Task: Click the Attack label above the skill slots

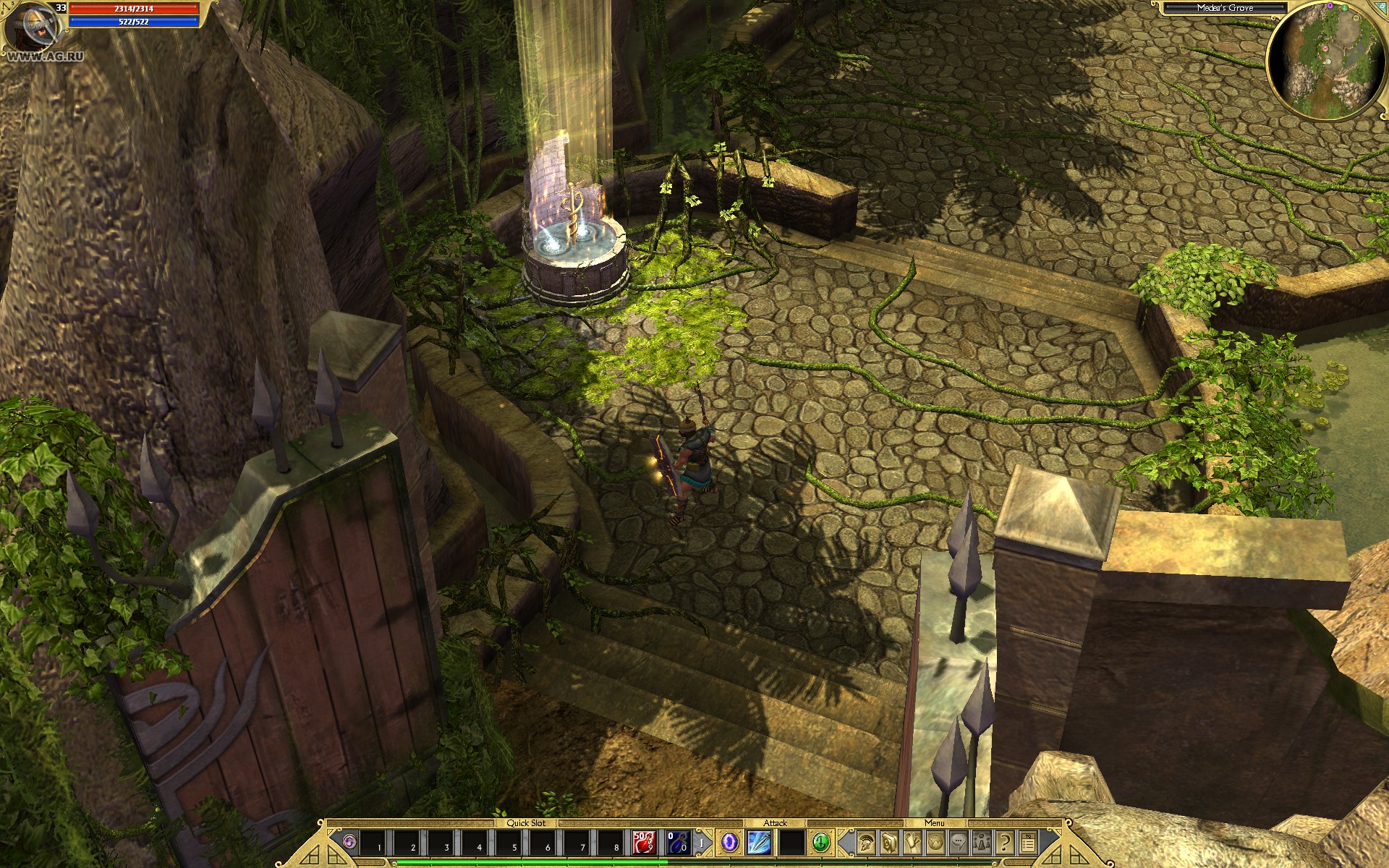Action: [x=774, y=822]
